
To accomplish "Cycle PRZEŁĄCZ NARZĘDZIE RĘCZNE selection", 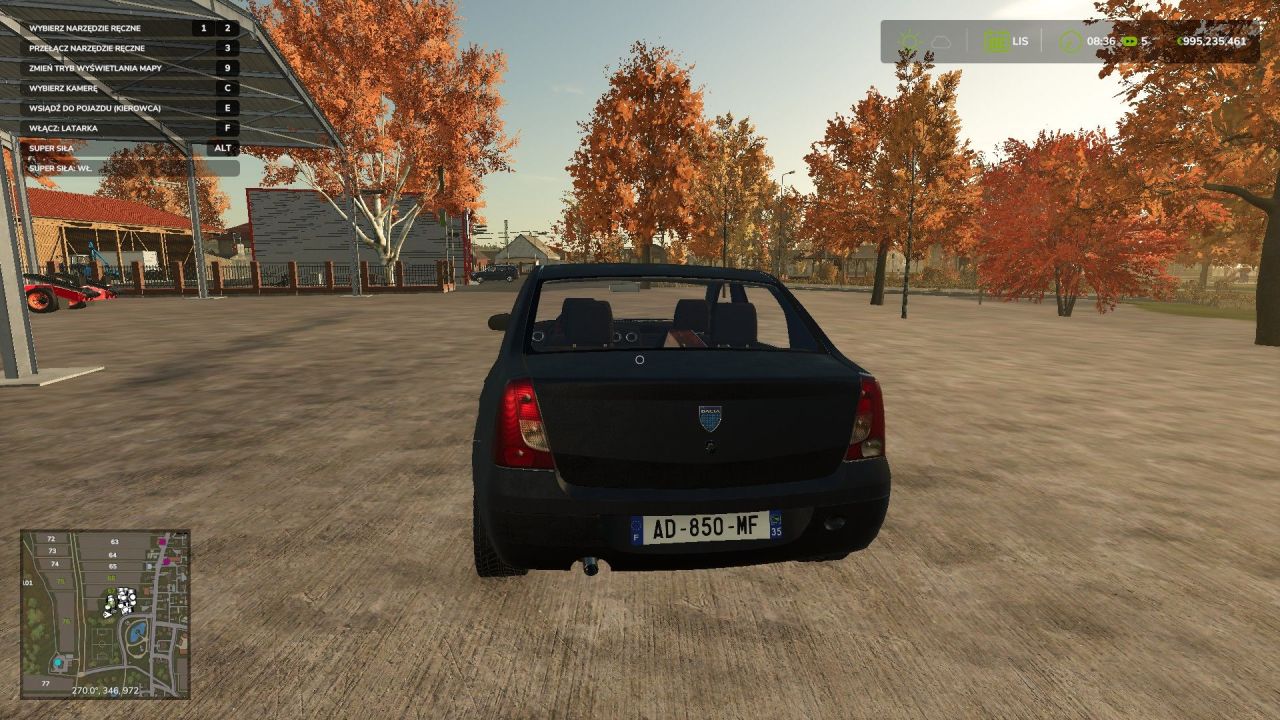I will coord(88,47).
